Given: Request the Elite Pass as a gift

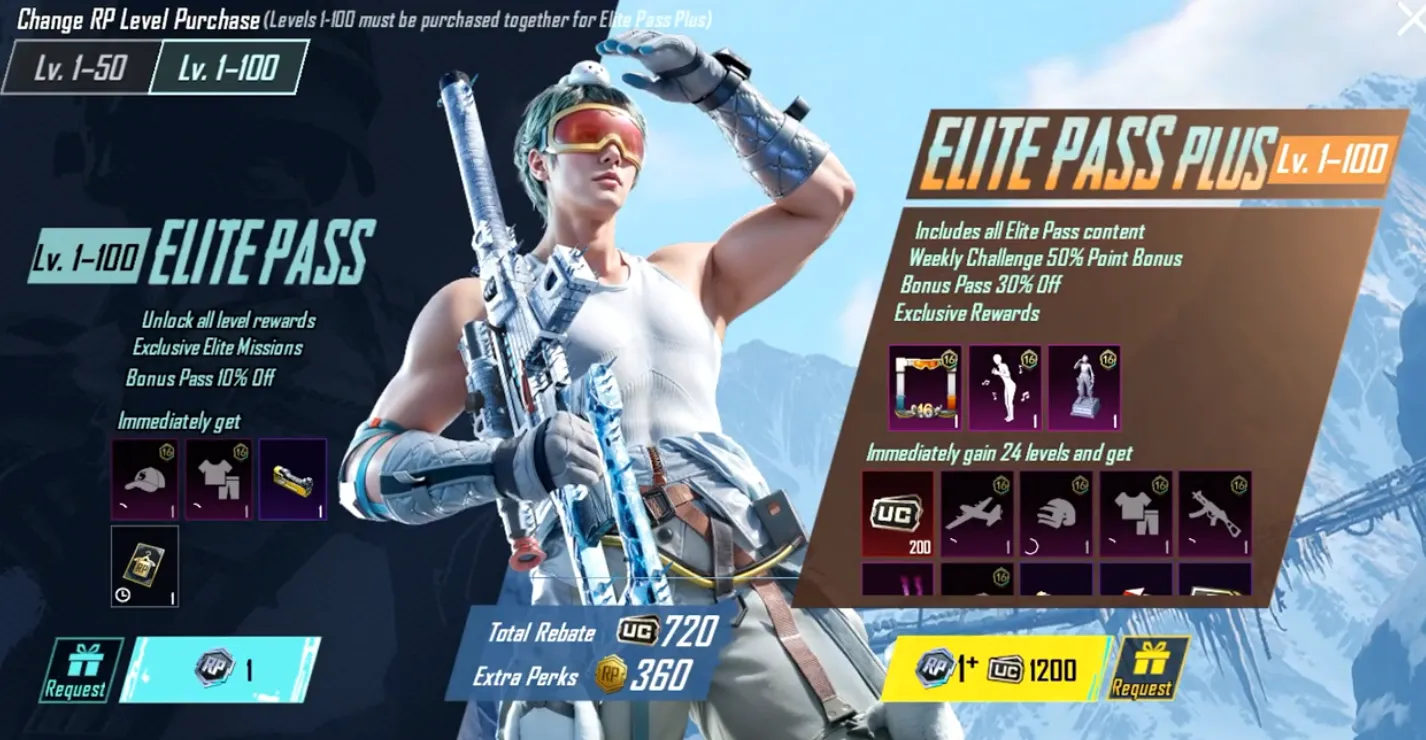Looking at the screenshot, I should pos(76,669).
